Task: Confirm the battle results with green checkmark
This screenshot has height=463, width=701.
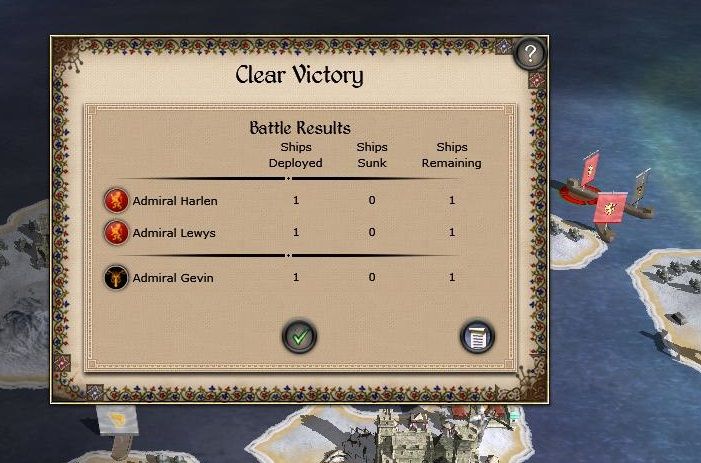Action: point(299,336)
